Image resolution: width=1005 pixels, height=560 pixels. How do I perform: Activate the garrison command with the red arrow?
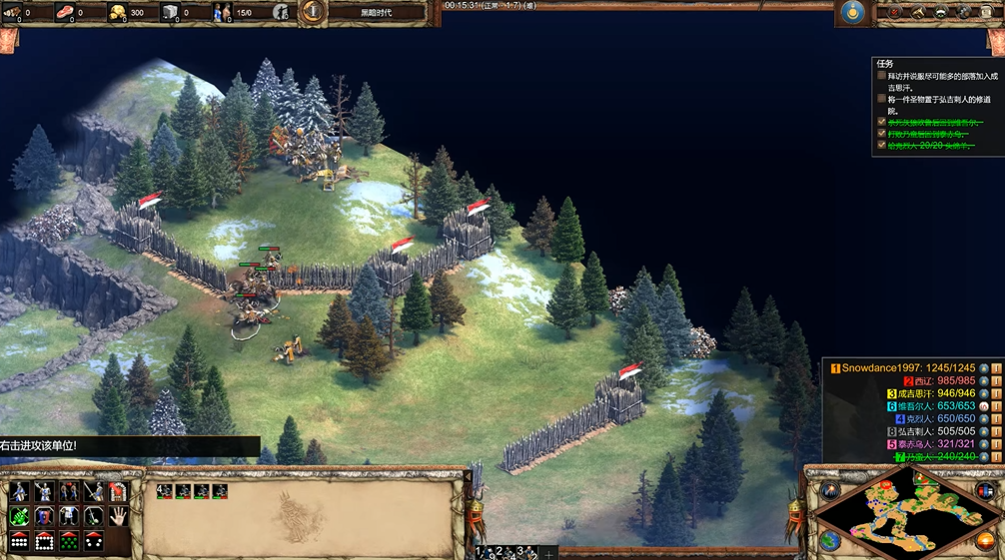(118, 491)
